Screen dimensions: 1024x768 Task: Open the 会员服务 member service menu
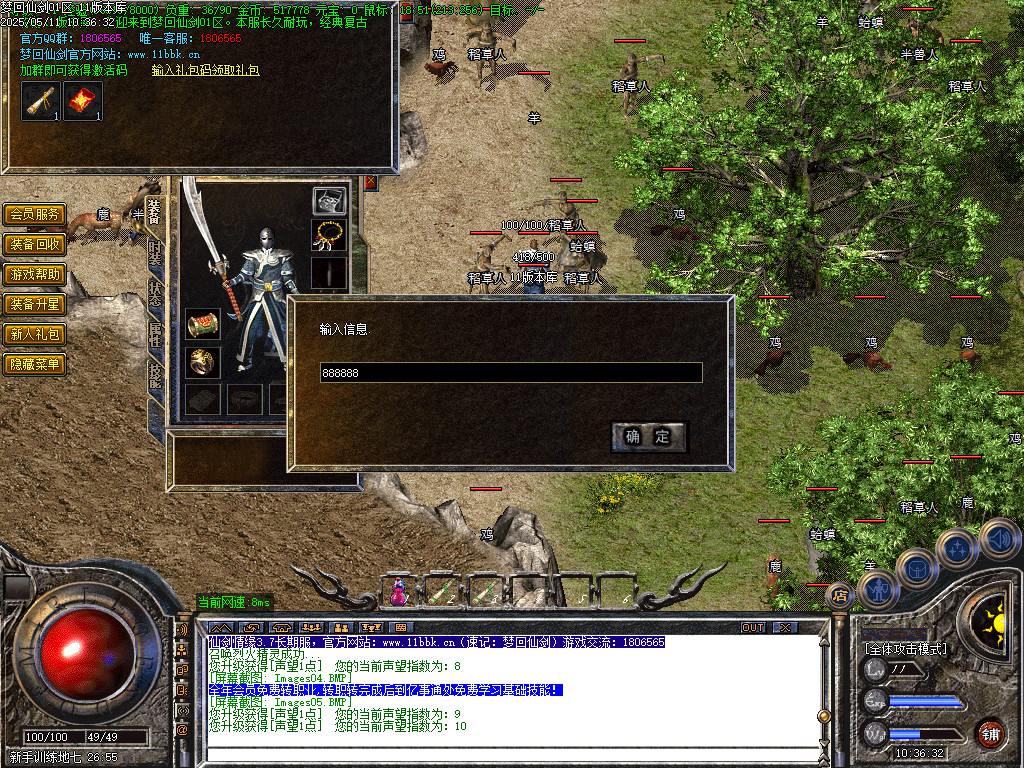pyautogui.click(x=35, y=215)
